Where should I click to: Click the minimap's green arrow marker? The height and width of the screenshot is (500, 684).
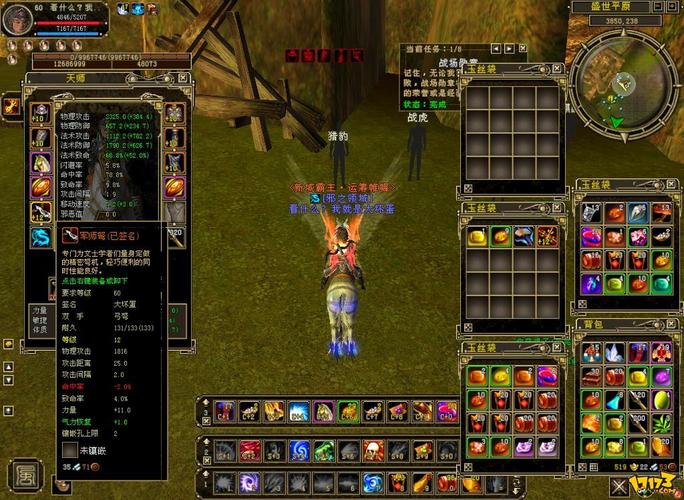point(619,122)
